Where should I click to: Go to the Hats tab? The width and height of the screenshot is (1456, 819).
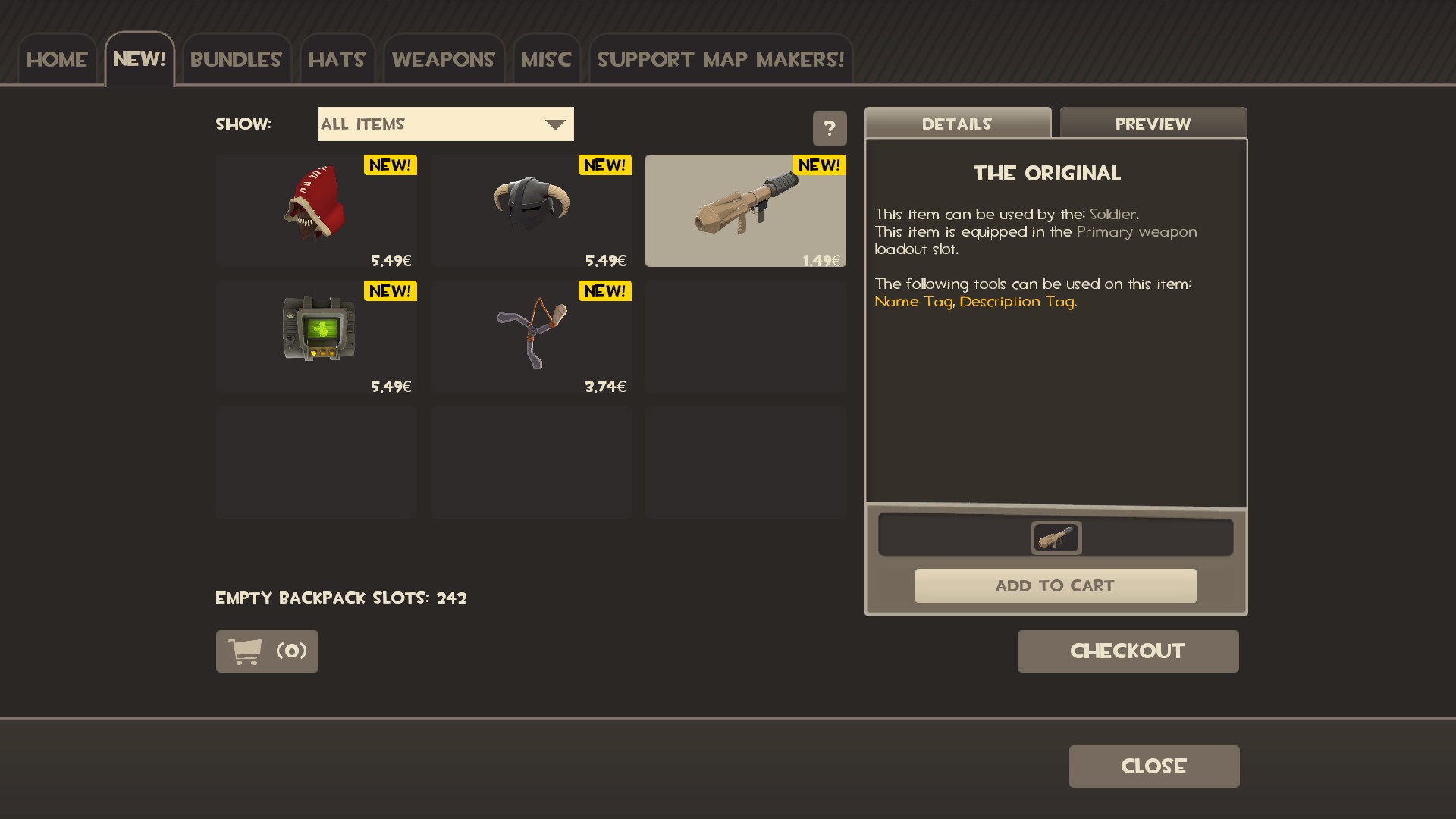click(x=337, y=59)
